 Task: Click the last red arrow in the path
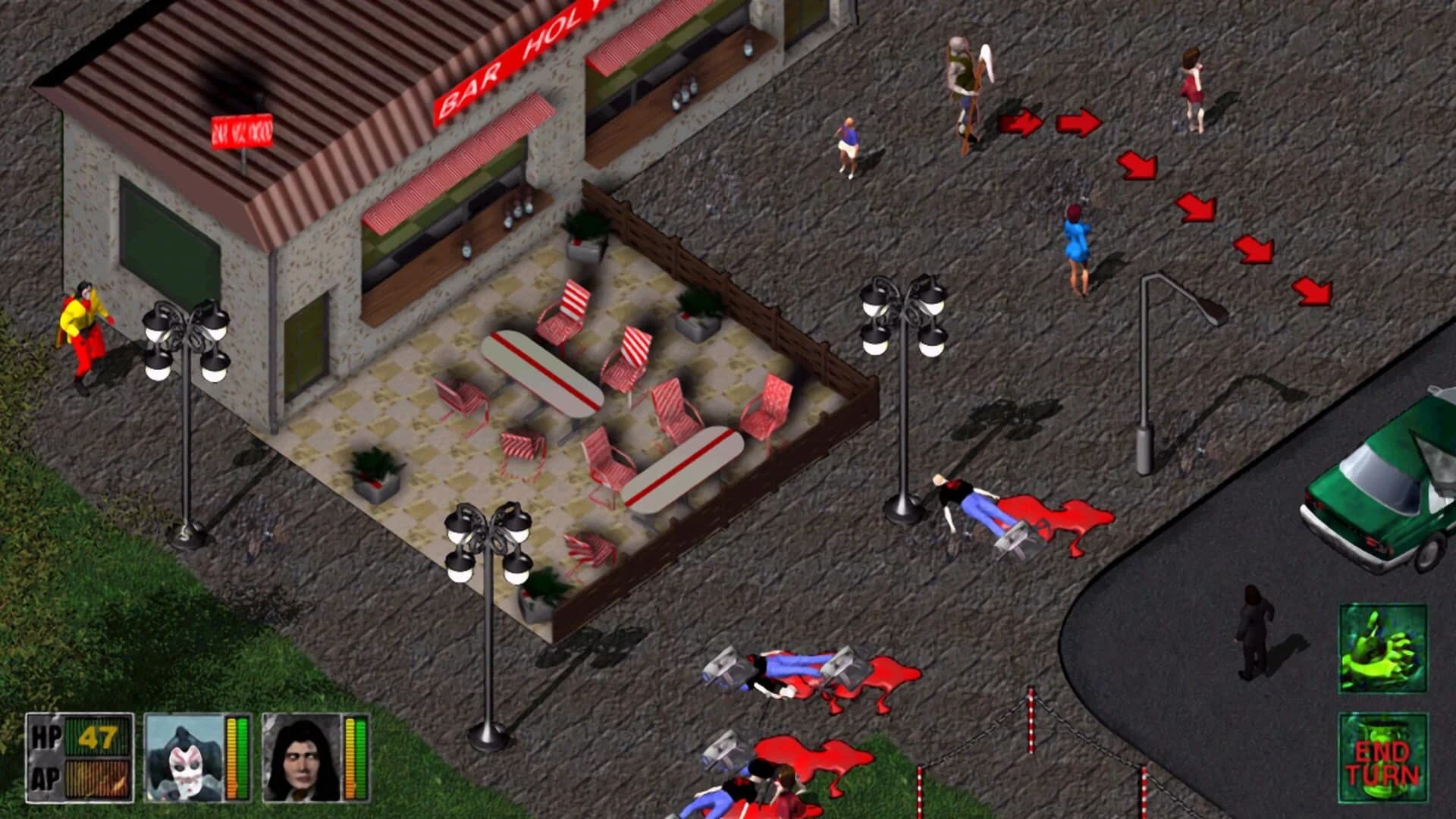coord(1311,289)
